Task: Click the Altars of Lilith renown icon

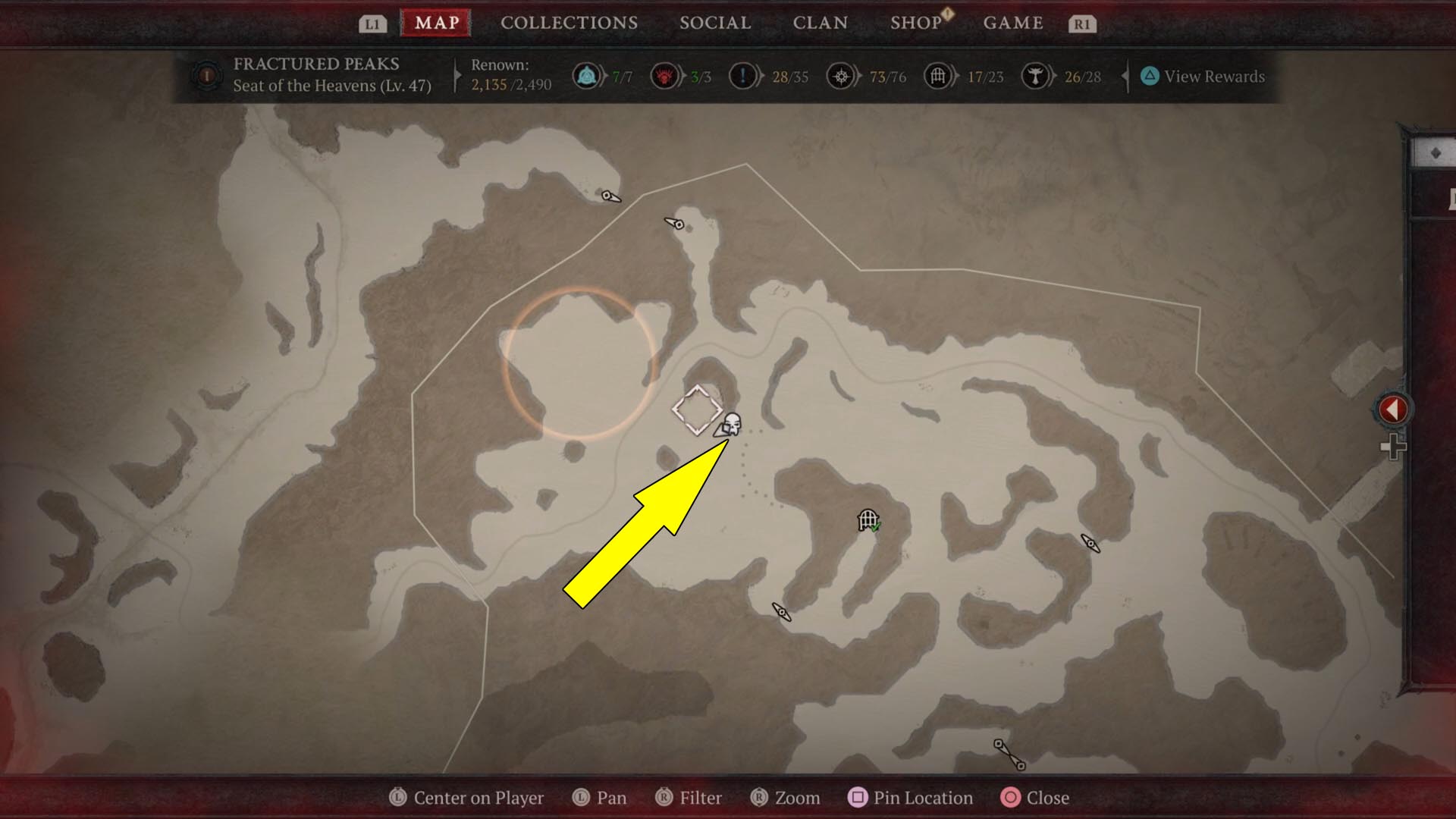Action: [1034, 77]
